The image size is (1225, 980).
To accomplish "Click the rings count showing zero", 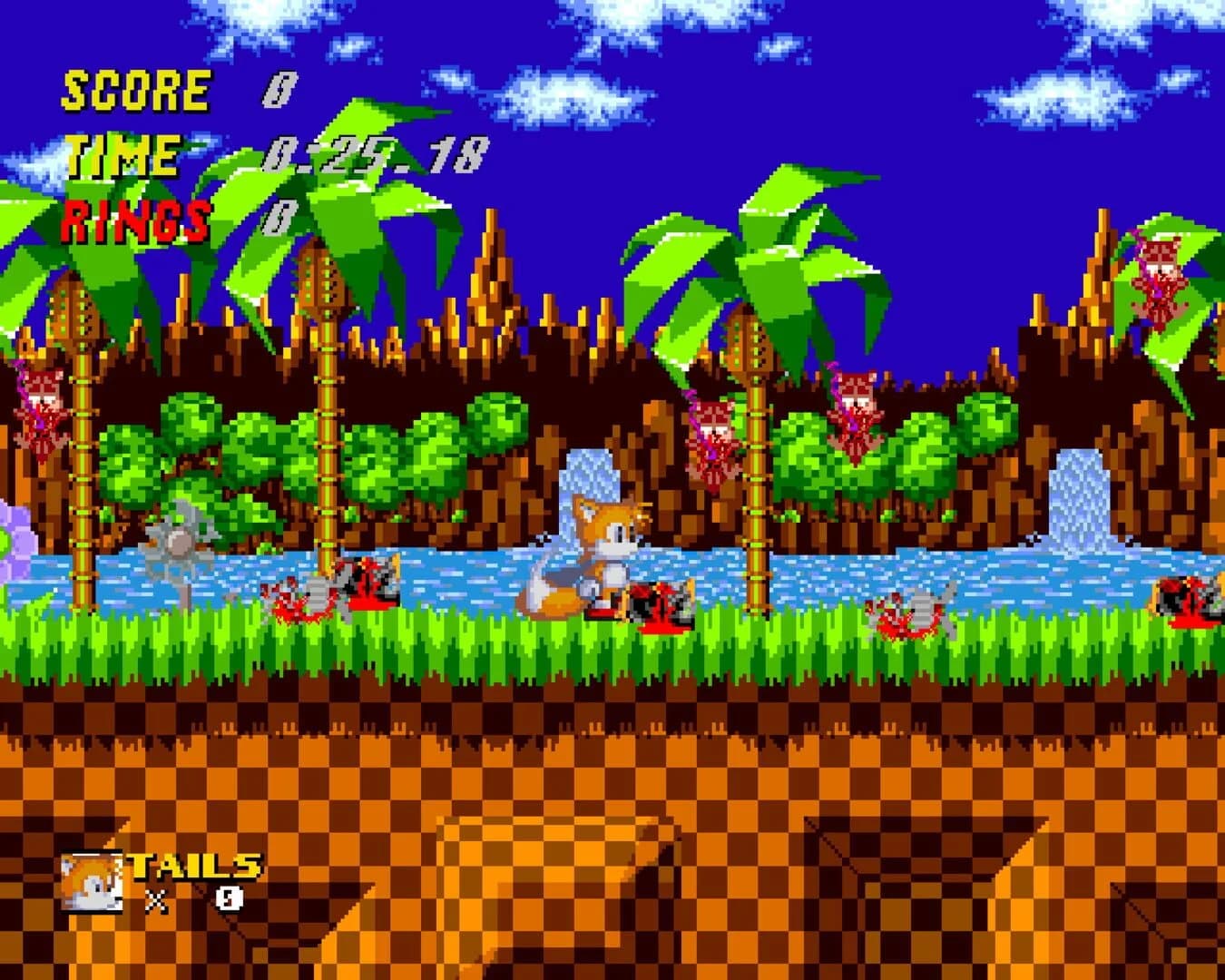I will (279, 218).
